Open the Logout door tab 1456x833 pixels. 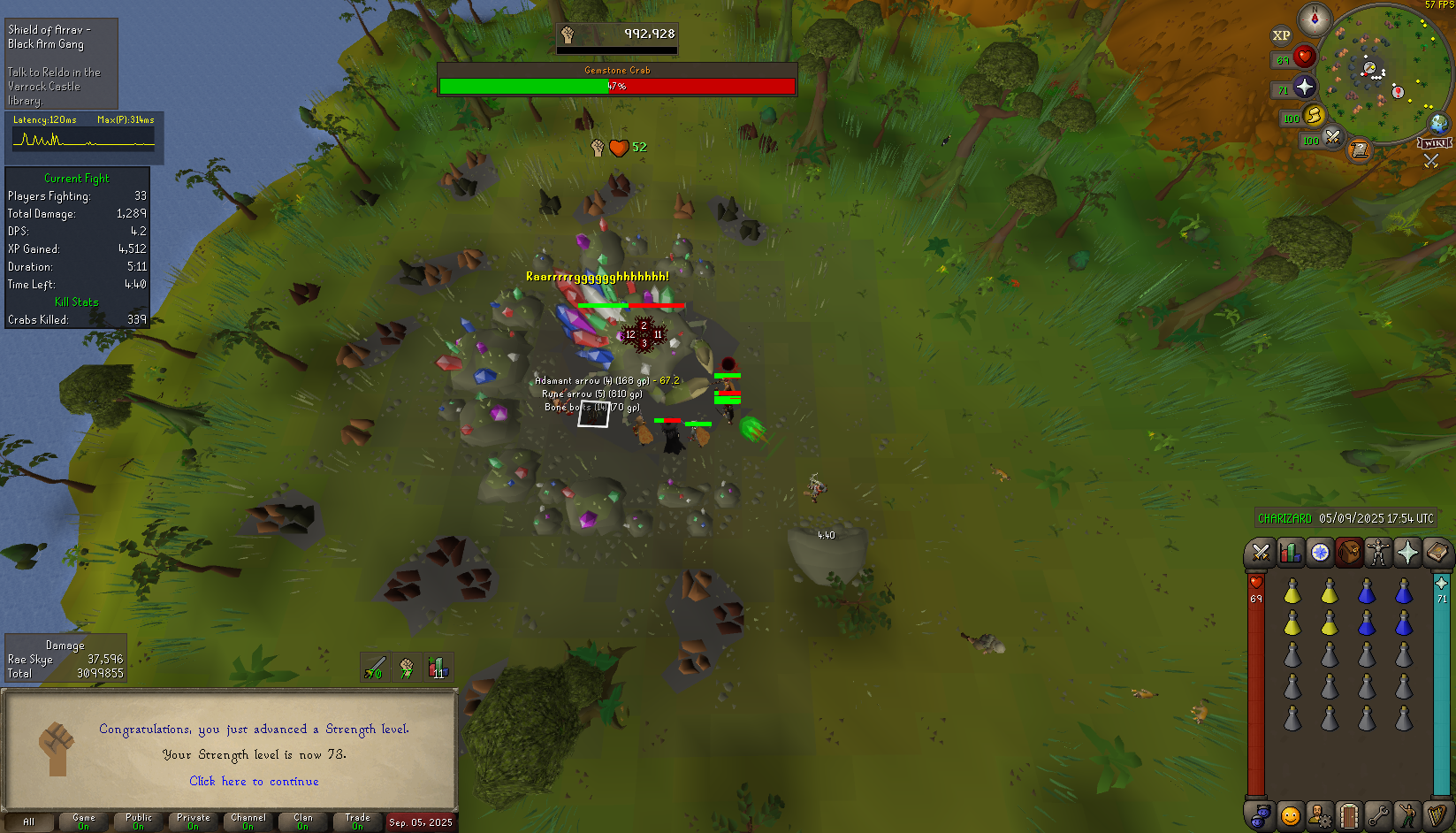click(x=1349, y=815)
